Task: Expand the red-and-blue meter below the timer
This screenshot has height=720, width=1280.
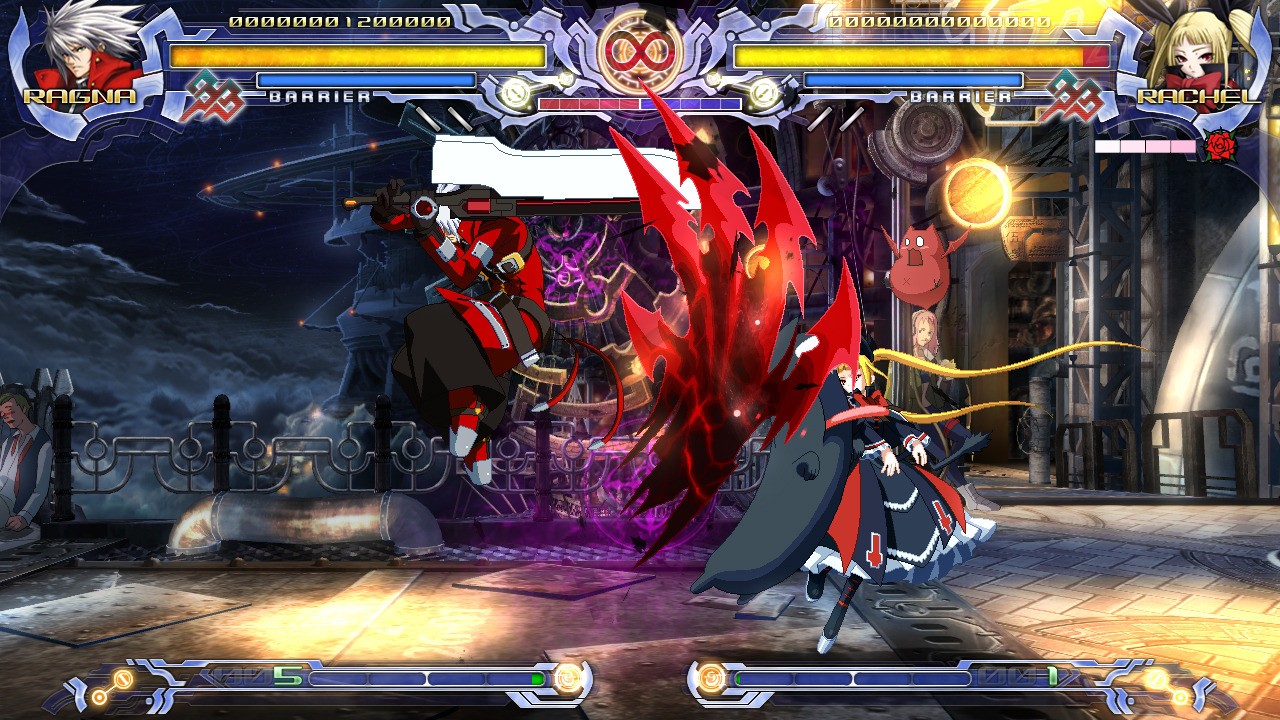Action: (x=638, y=102)
